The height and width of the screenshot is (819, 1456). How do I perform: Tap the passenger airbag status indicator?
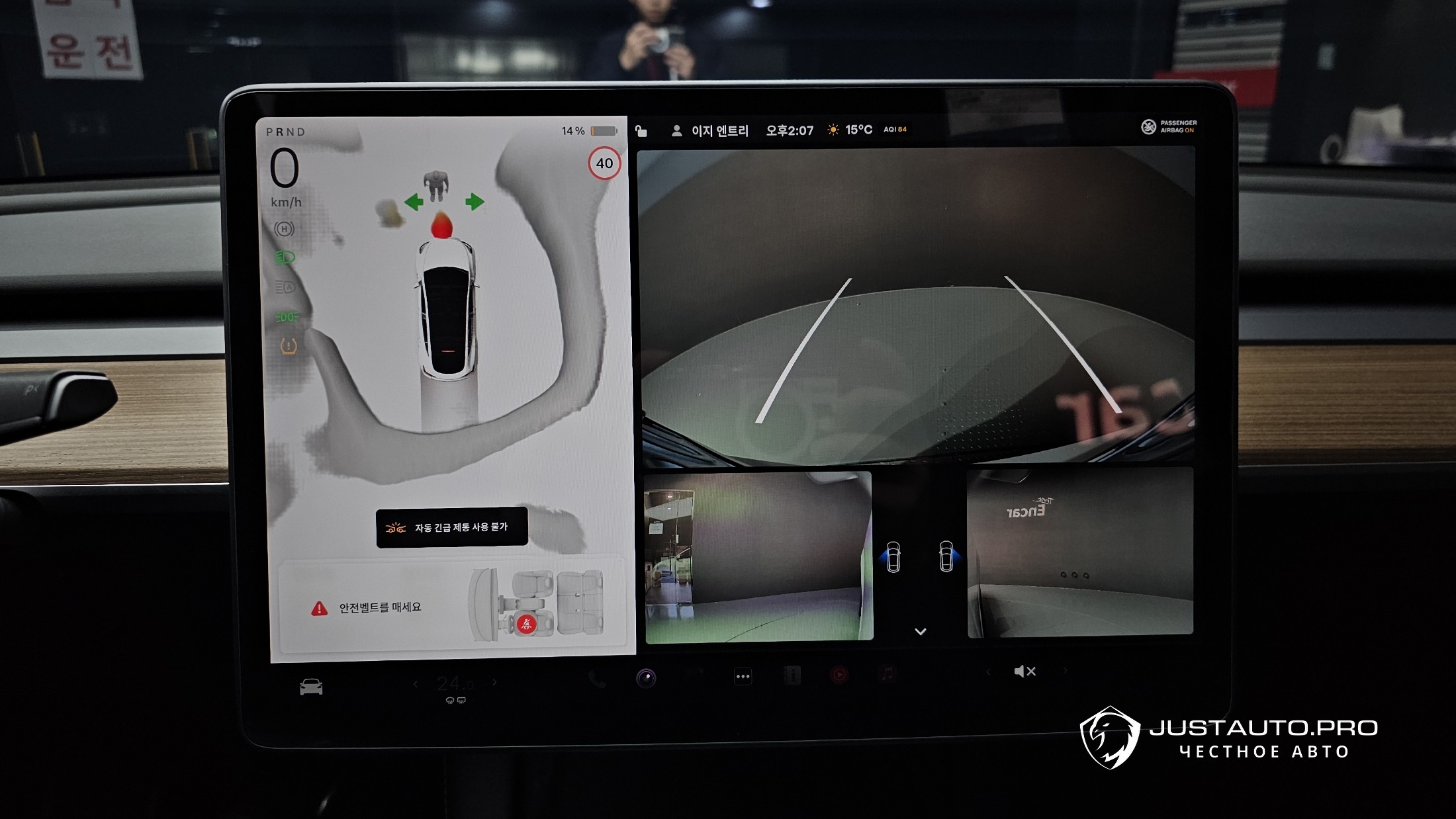click(1169, 126)
